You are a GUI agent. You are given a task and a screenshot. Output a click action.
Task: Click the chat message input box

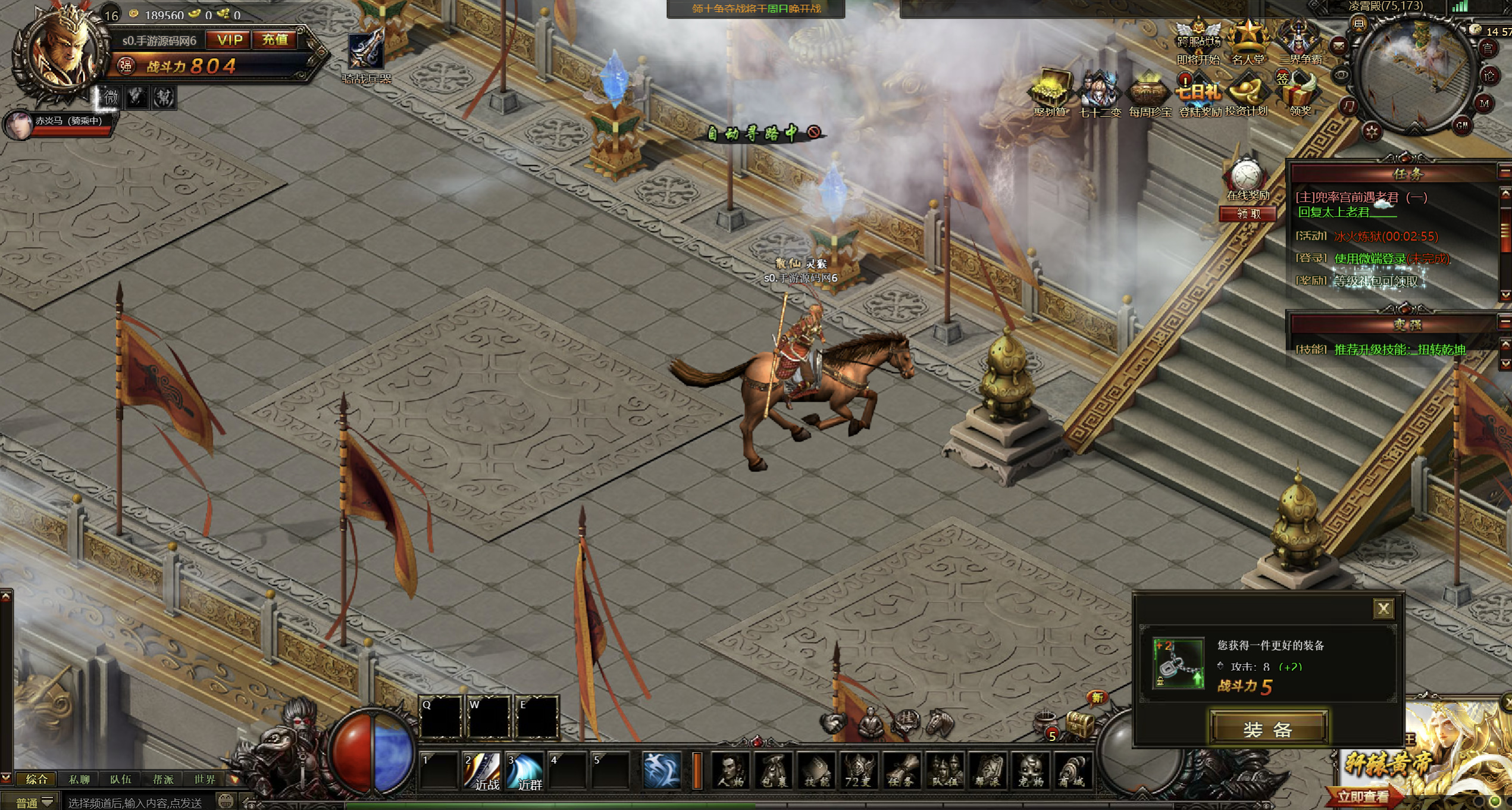coord(137,803)
